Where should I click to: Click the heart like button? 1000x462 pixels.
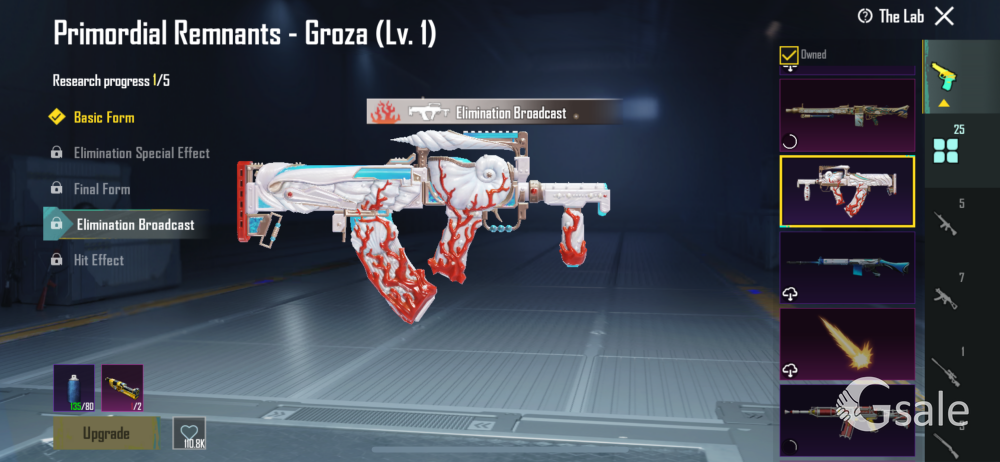(x=189, y=432)
